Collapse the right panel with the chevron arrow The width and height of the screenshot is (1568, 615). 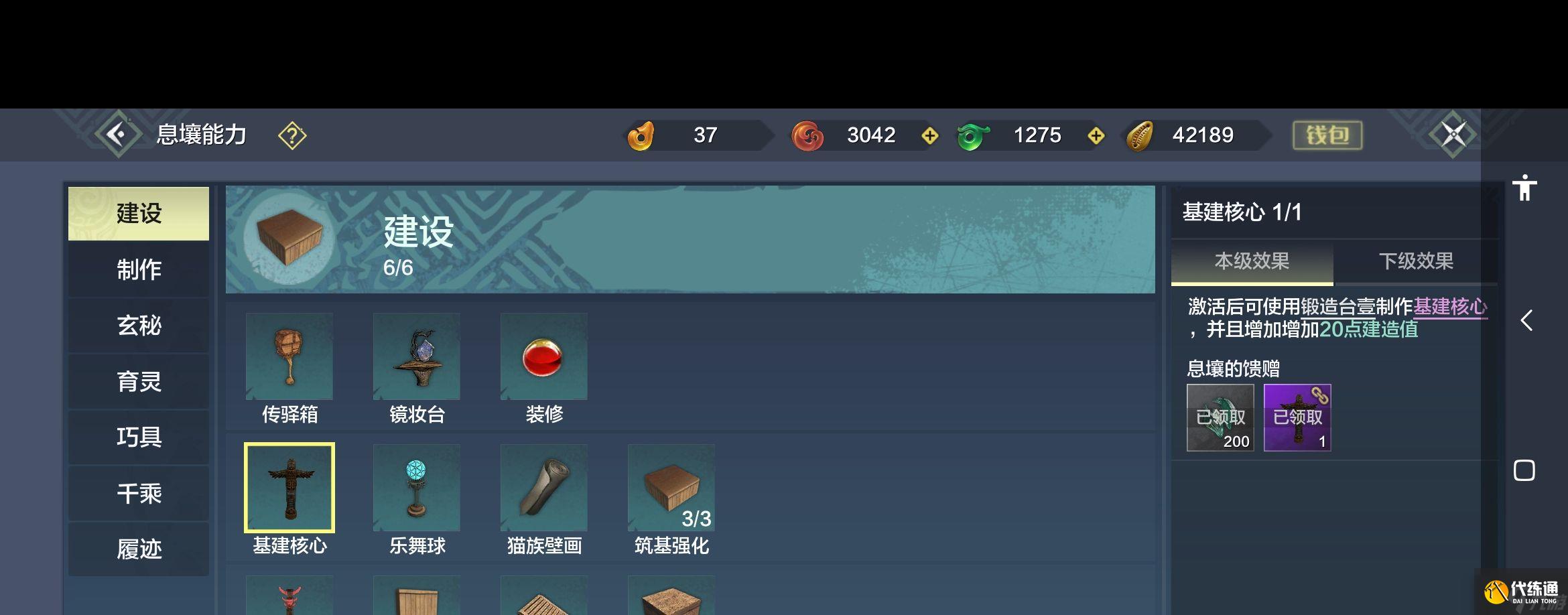point(1526,322)
